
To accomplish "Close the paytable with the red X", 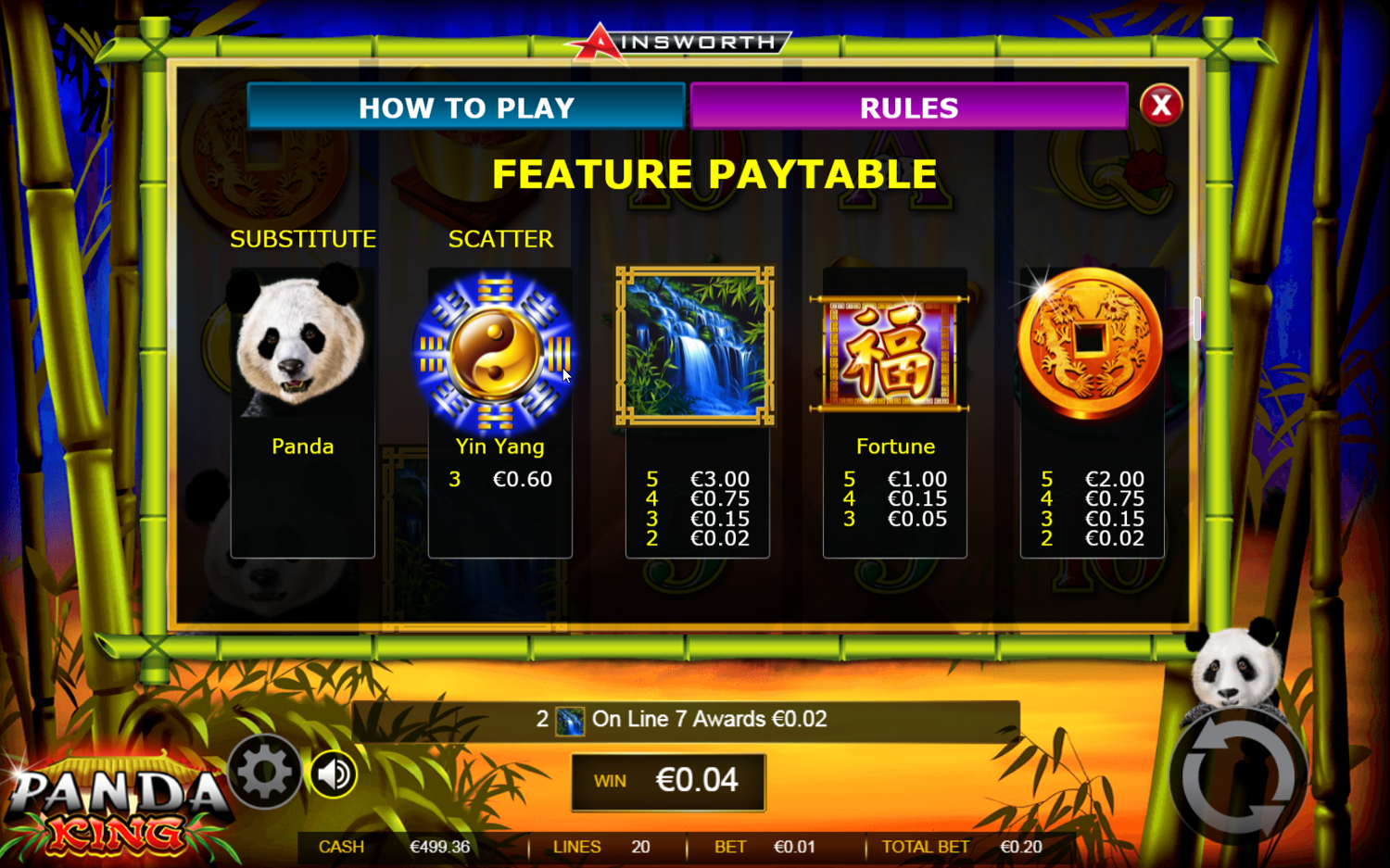I will coord(1160,106).
